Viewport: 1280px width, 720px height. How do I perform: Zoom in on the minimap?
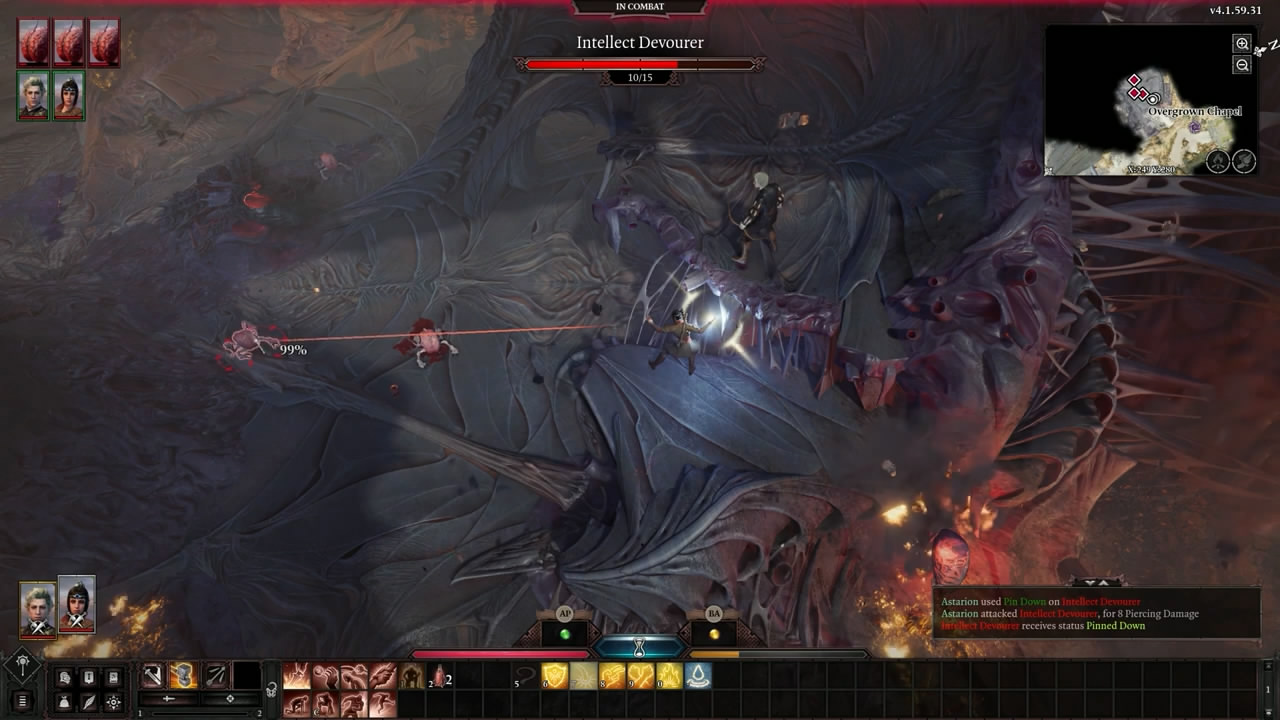point(1242,43)
